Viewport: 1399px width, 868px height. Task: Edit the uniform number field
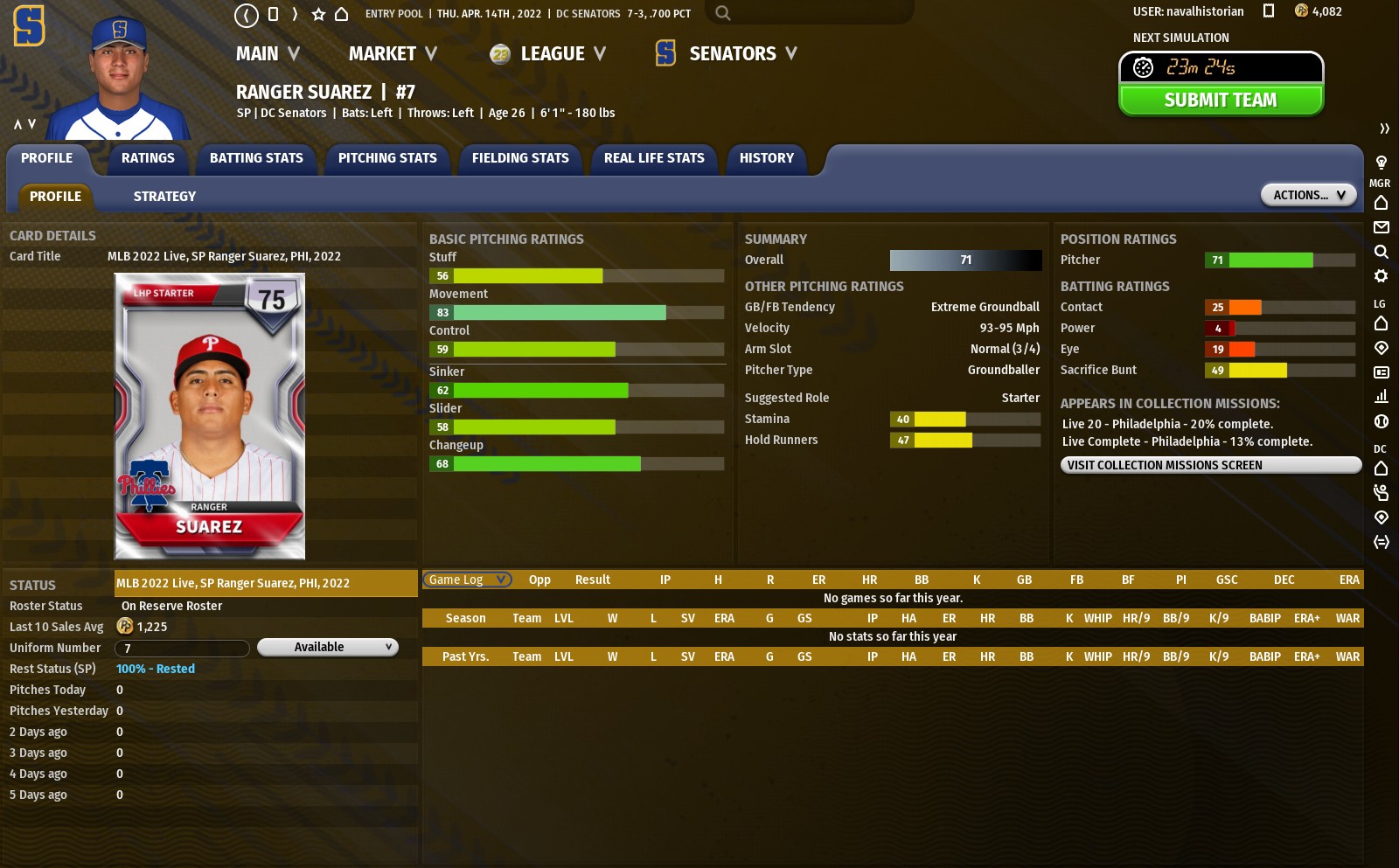click(x=182, y=648)
